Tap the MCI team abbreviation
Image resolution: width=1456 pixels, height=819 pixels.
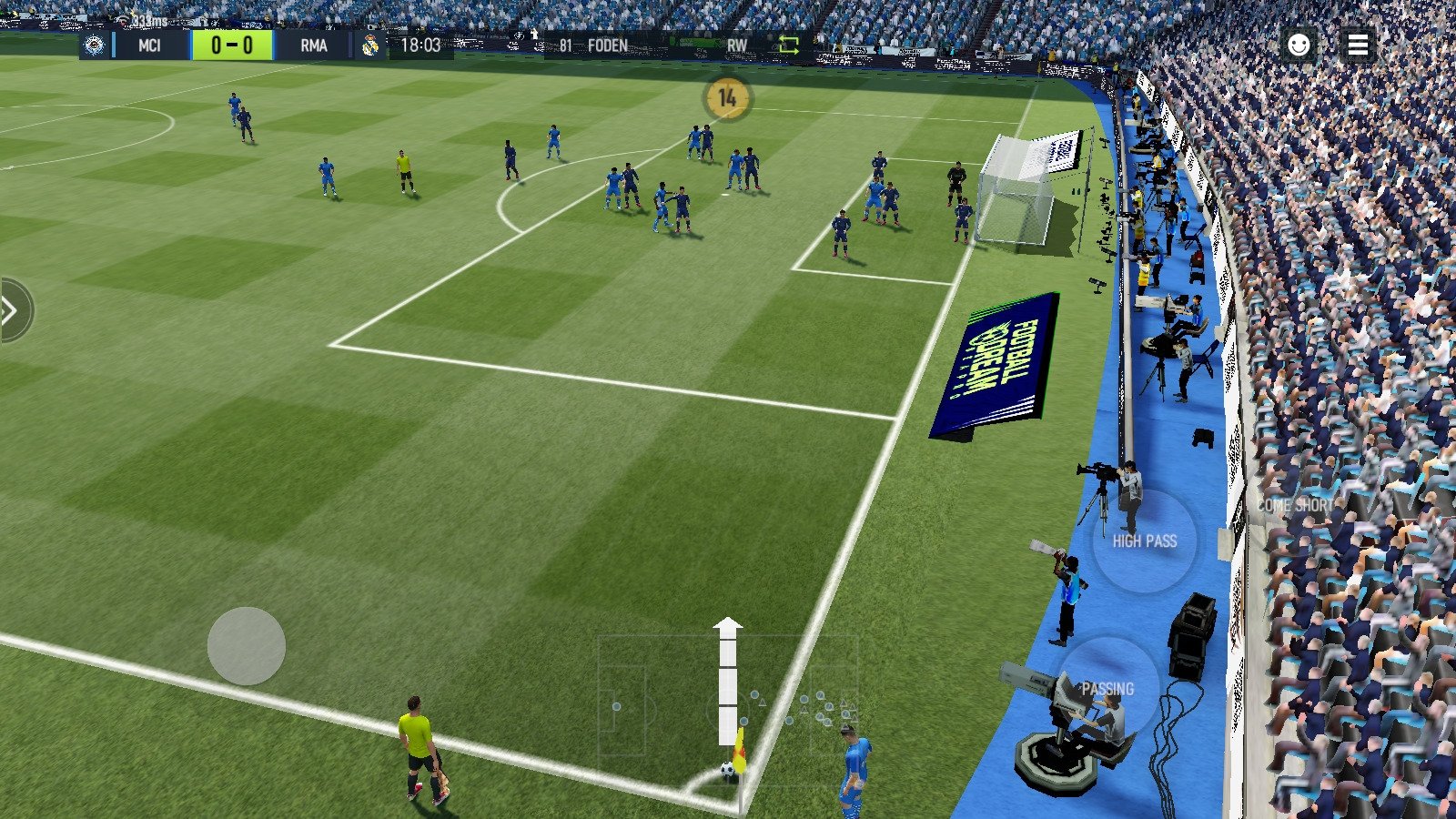(148, 45)
